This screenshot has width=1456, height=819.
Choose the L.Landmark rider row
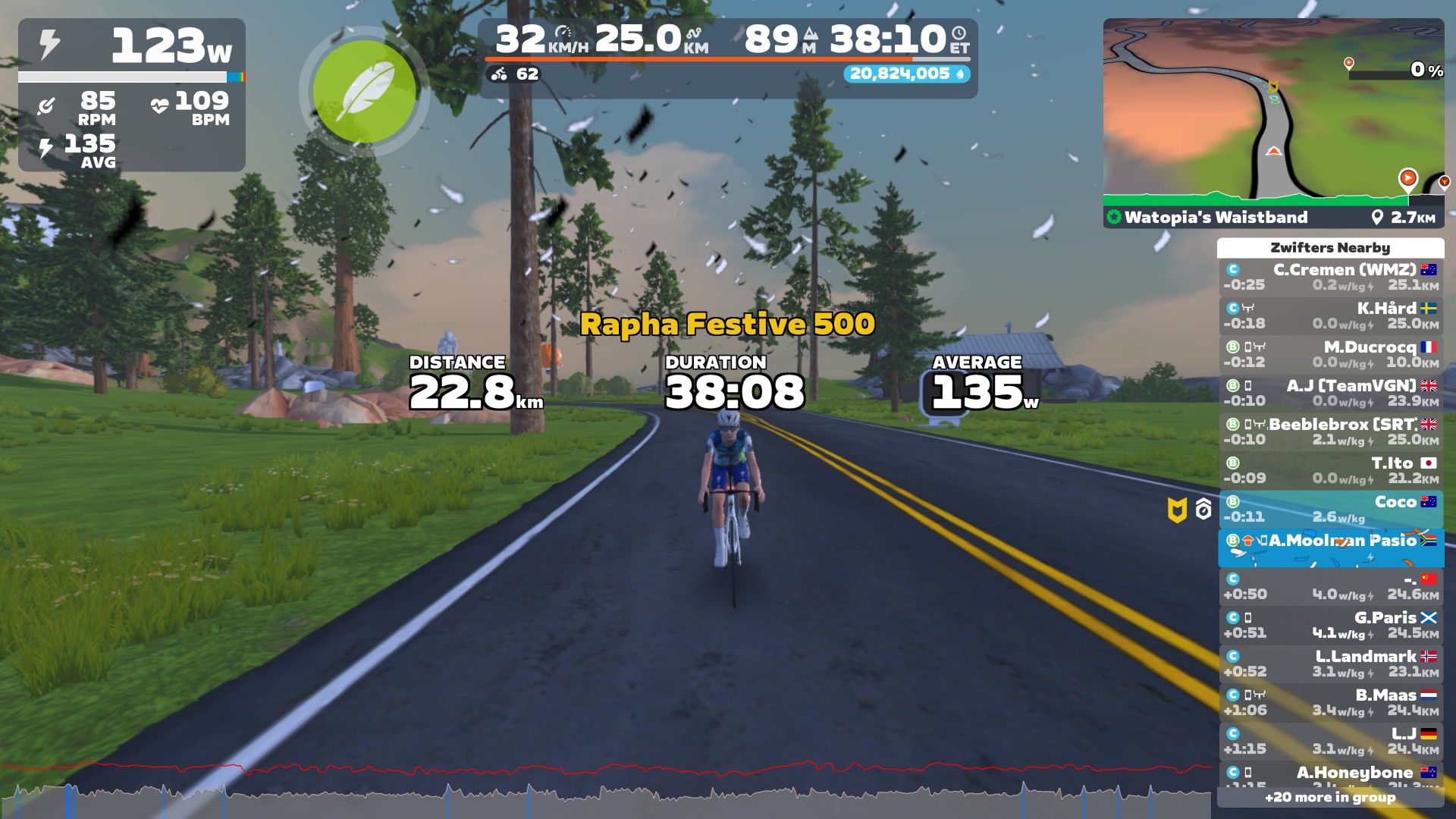coord(1330,664)
